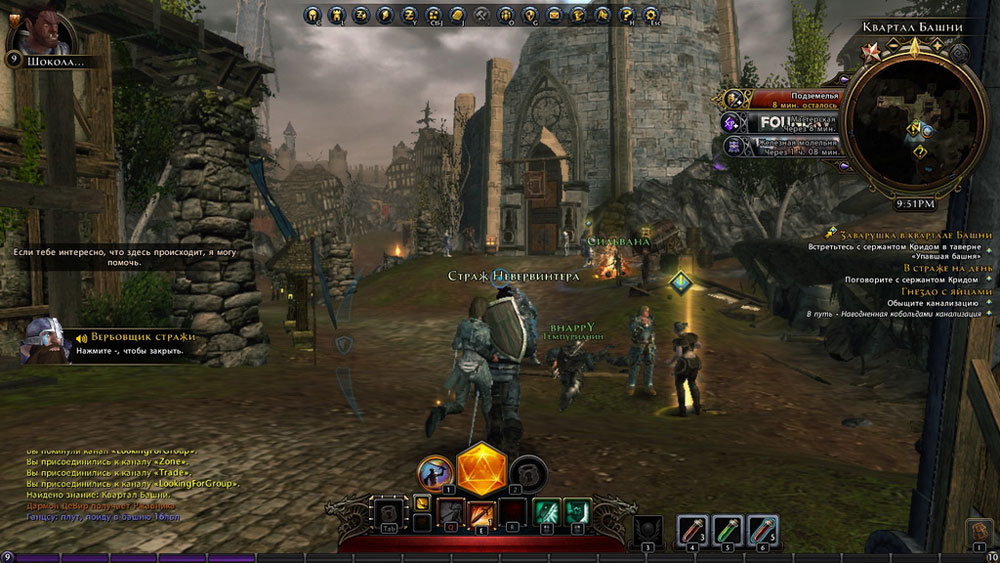Open the game menu gear icon

tap(651, 15)
